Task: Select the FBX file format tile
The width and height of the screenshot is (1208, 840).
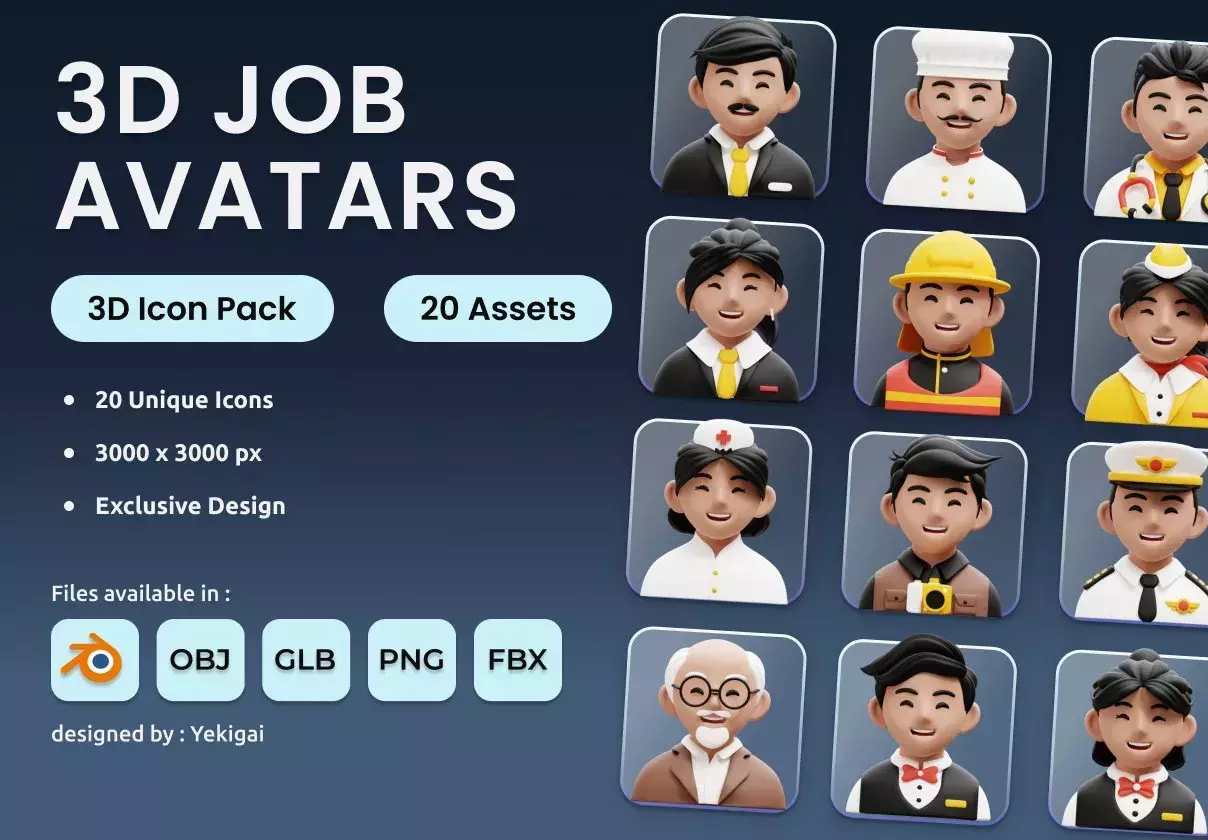Action: [x=518, y=660]
